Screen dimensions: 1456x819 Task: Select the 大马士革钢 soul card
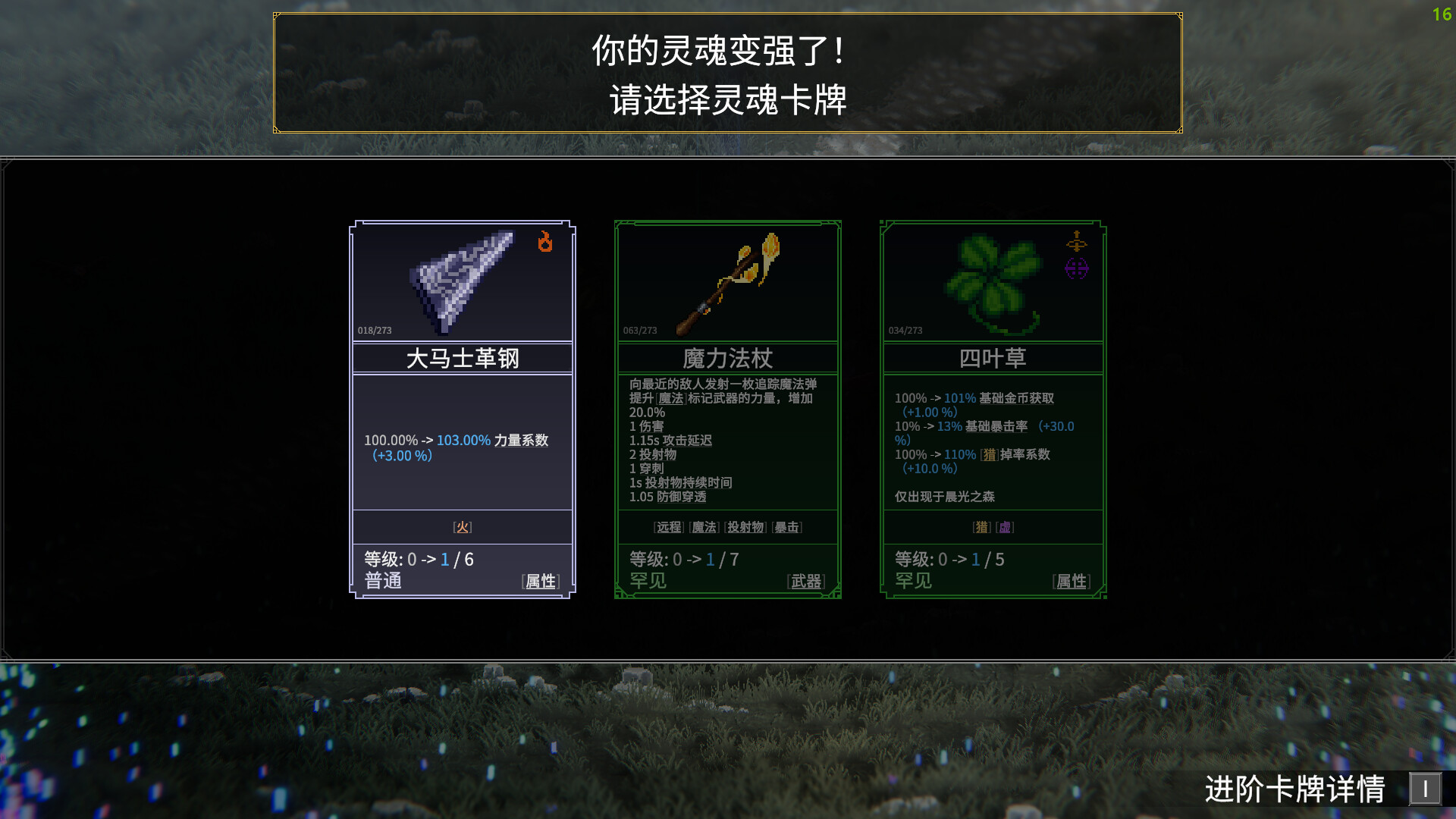(462, 409)
